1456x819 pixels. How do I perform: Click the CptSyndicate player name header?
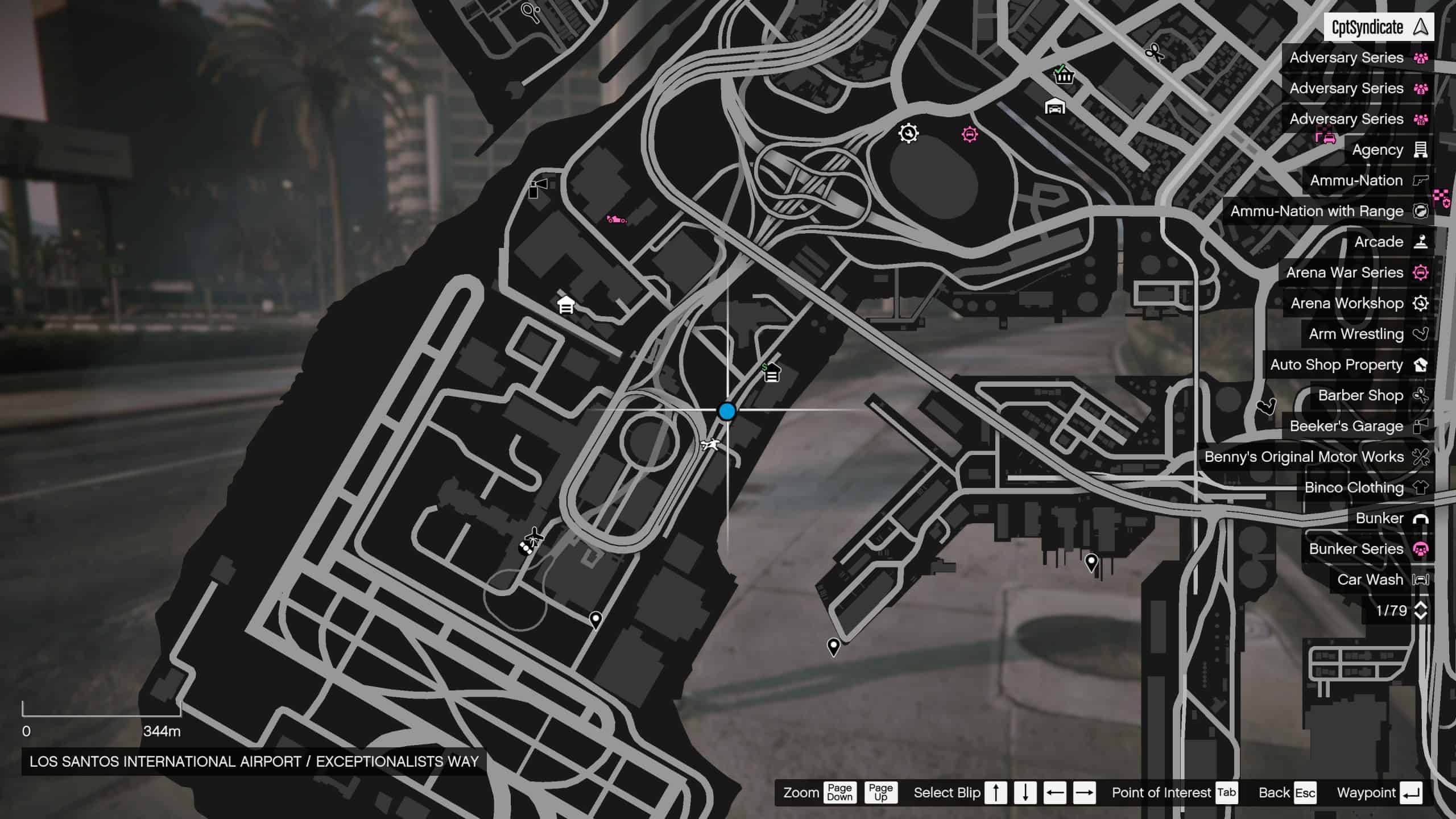(x=1375, y=26)
